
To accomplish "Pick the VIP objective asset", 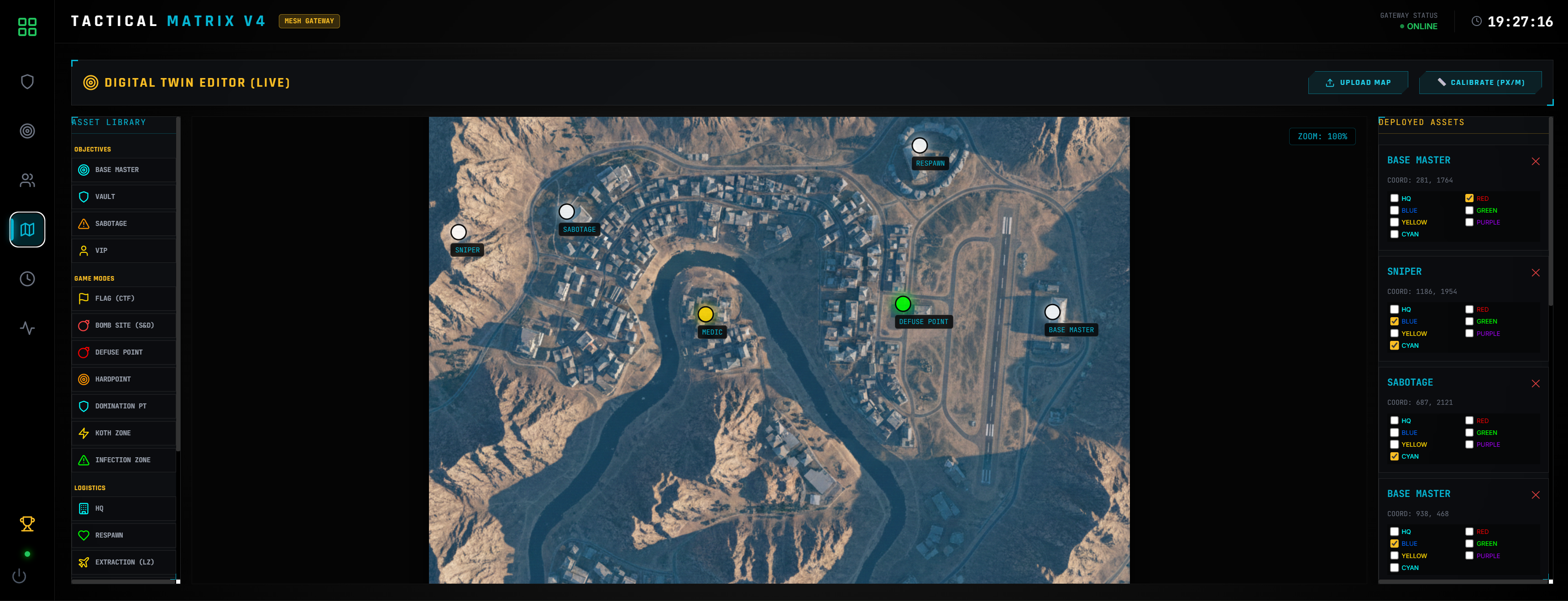I will 124,250.
